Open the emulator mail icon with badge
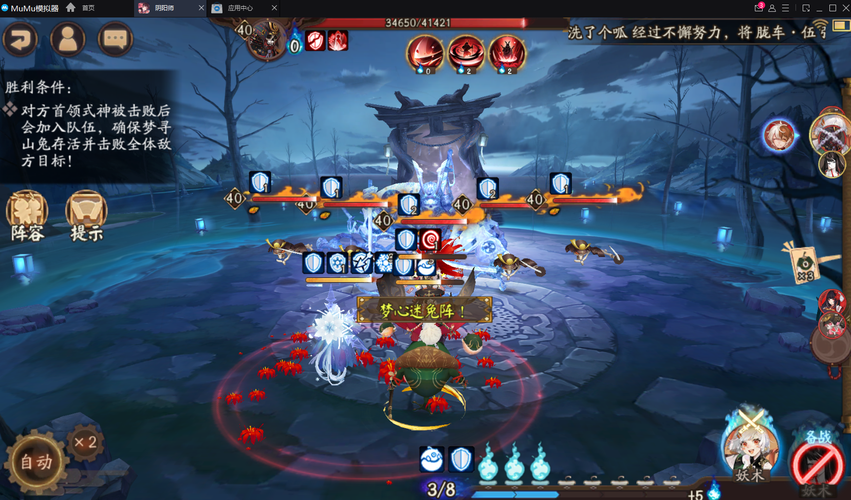 click(x=758, y=7)
